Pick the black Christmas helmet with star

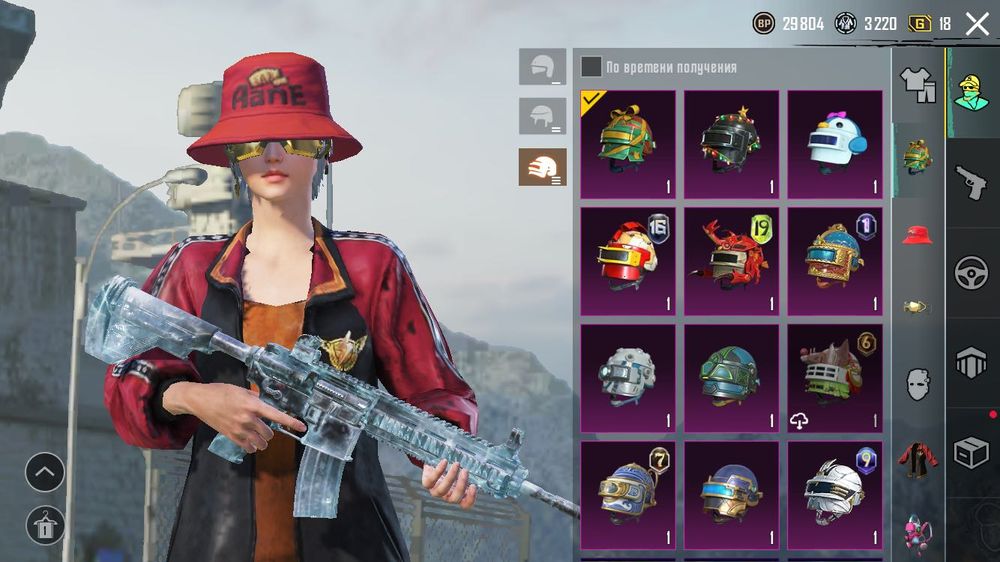tap(731, 144)
